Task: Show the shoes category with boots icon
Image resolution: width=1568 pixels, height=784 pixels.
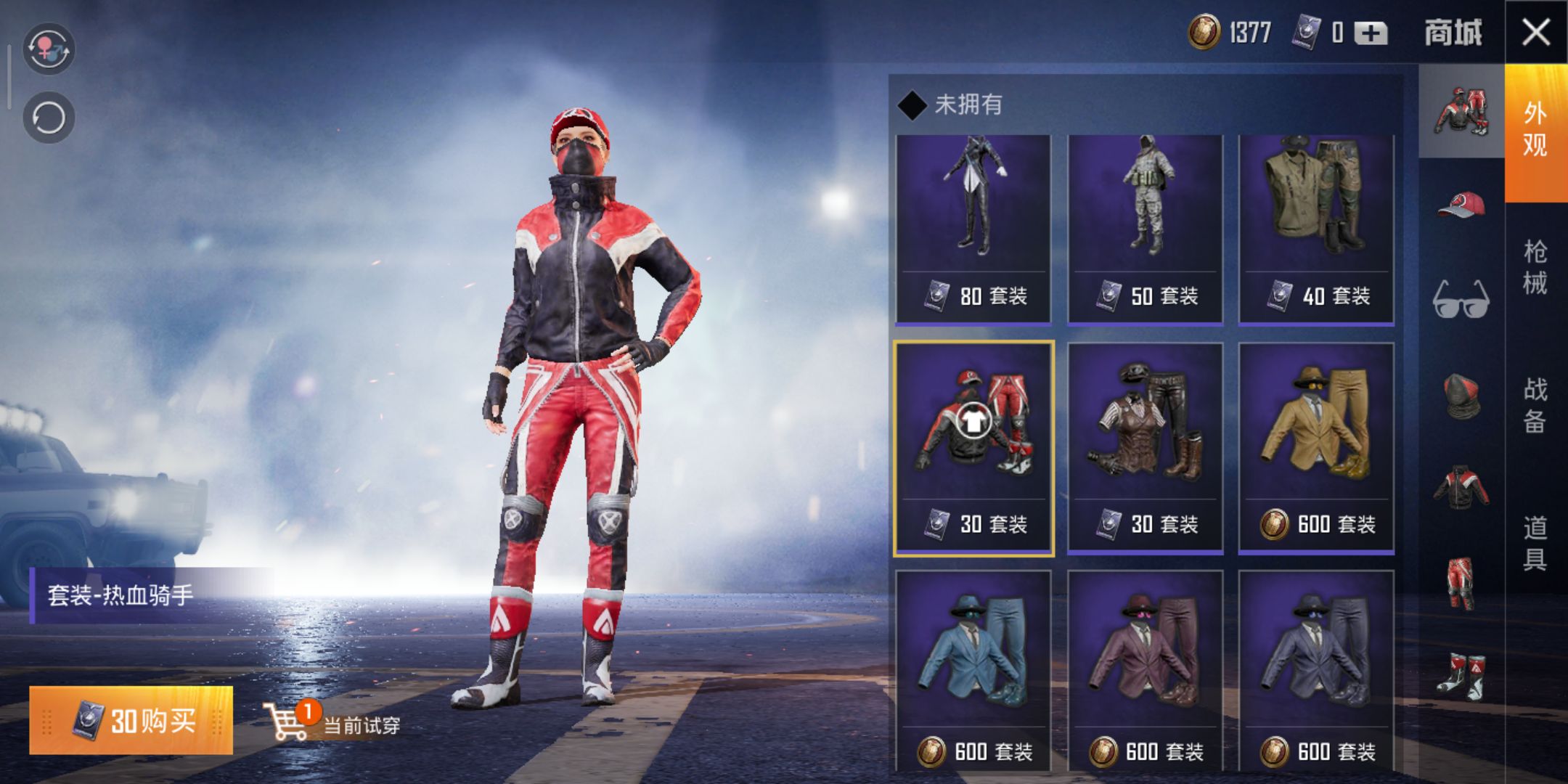Action: (x=1461, y=677)
